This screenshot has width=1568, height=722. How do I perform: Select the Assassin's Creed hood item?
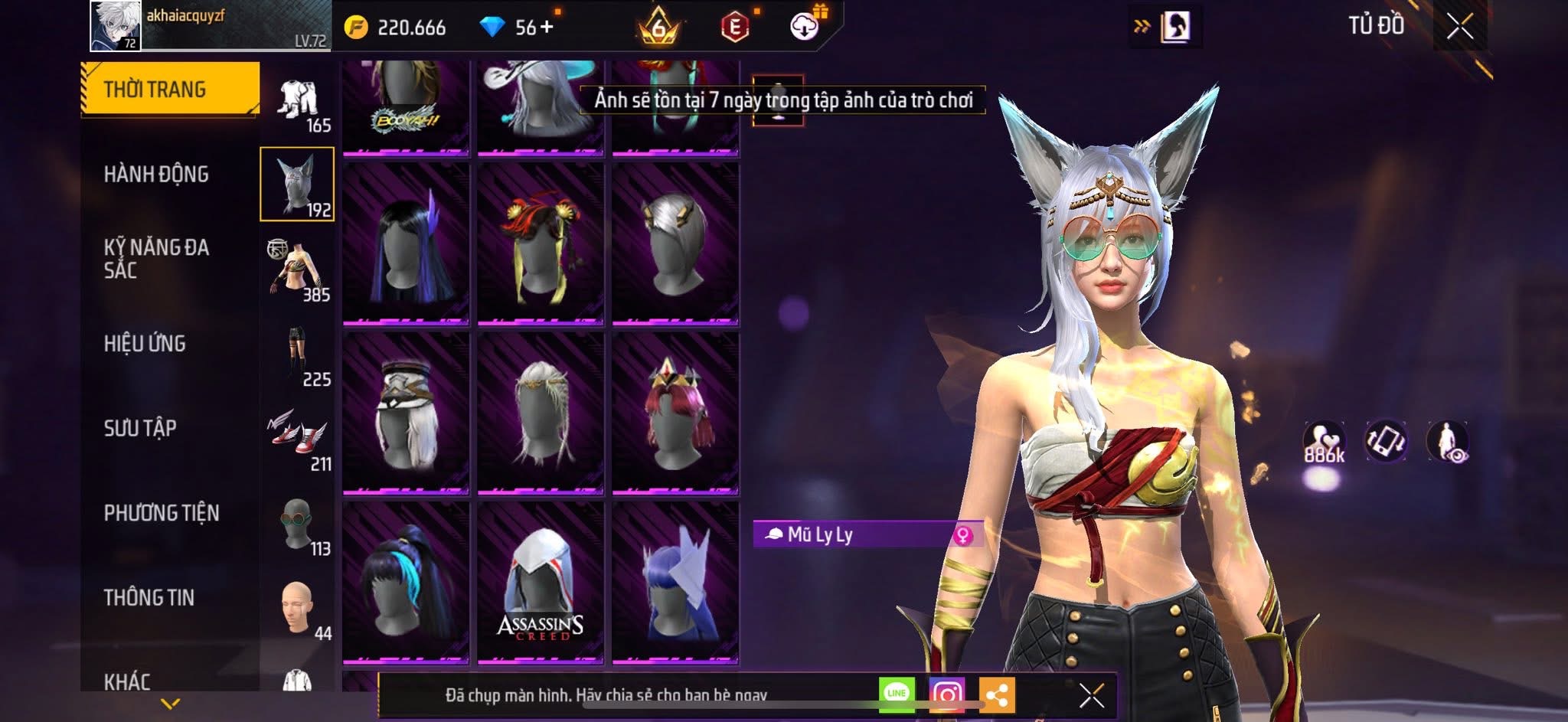tap(541, 582)
